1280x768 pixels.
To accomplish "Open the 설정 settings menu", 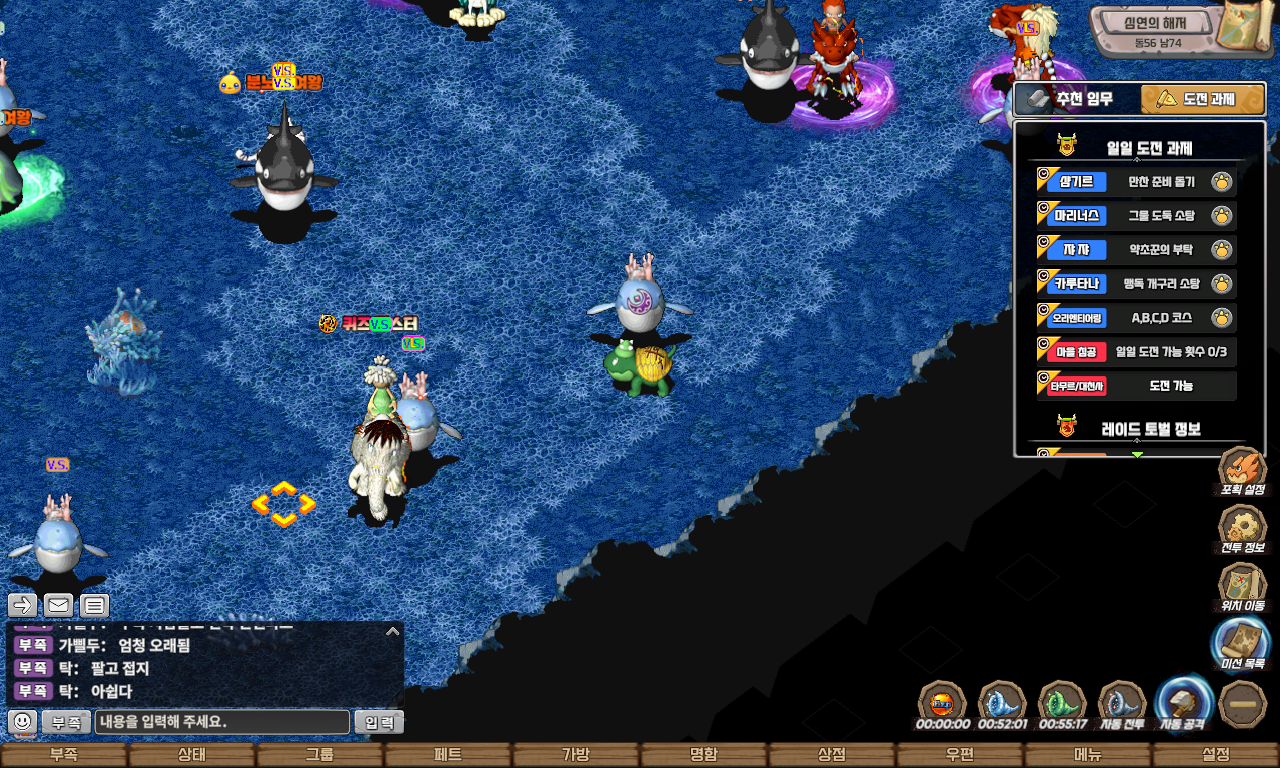I will [1216, 755].
